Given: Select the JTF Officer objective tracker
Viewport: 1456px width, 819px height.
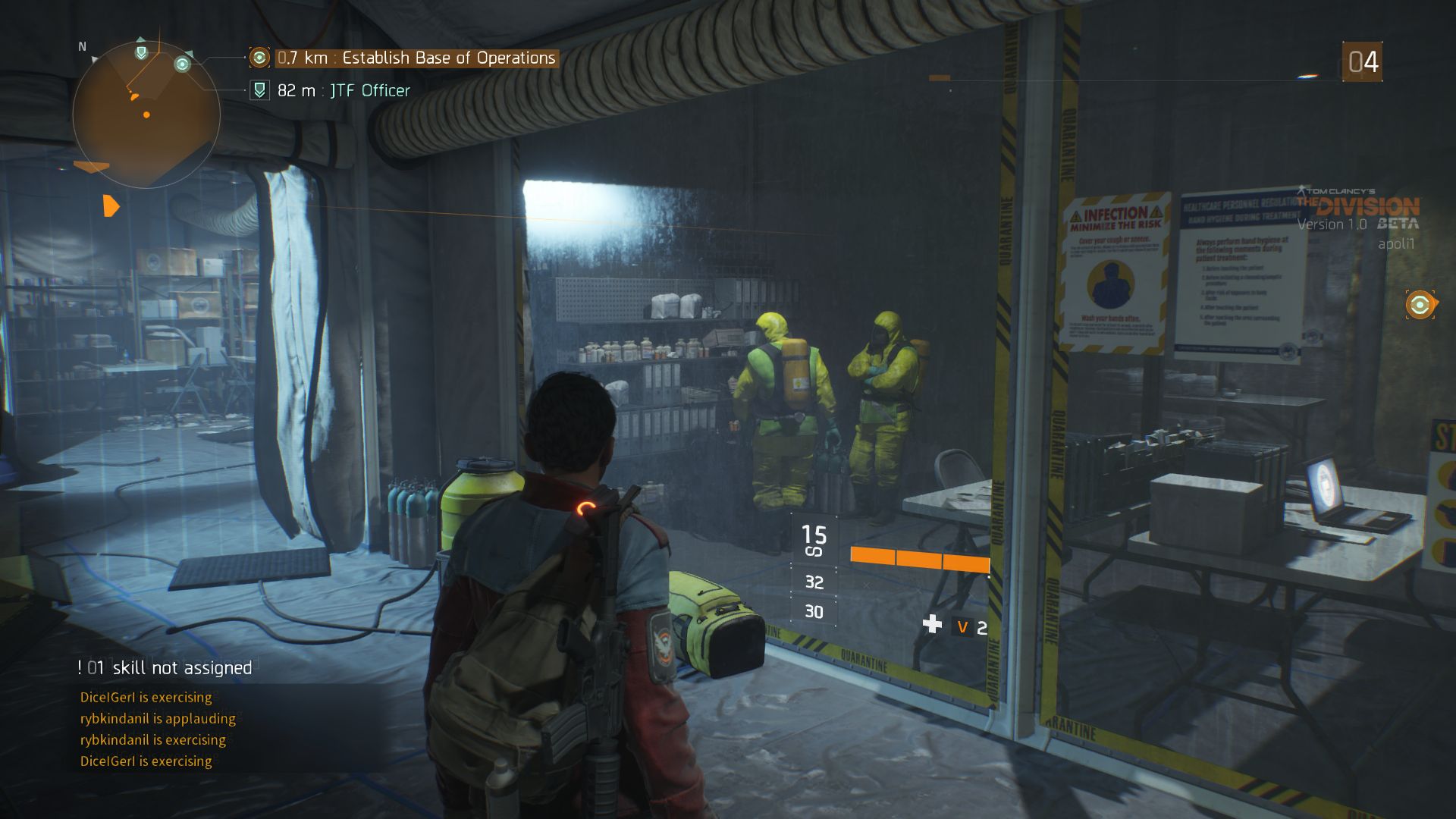Looking at the screenshot, I should 343,91.
